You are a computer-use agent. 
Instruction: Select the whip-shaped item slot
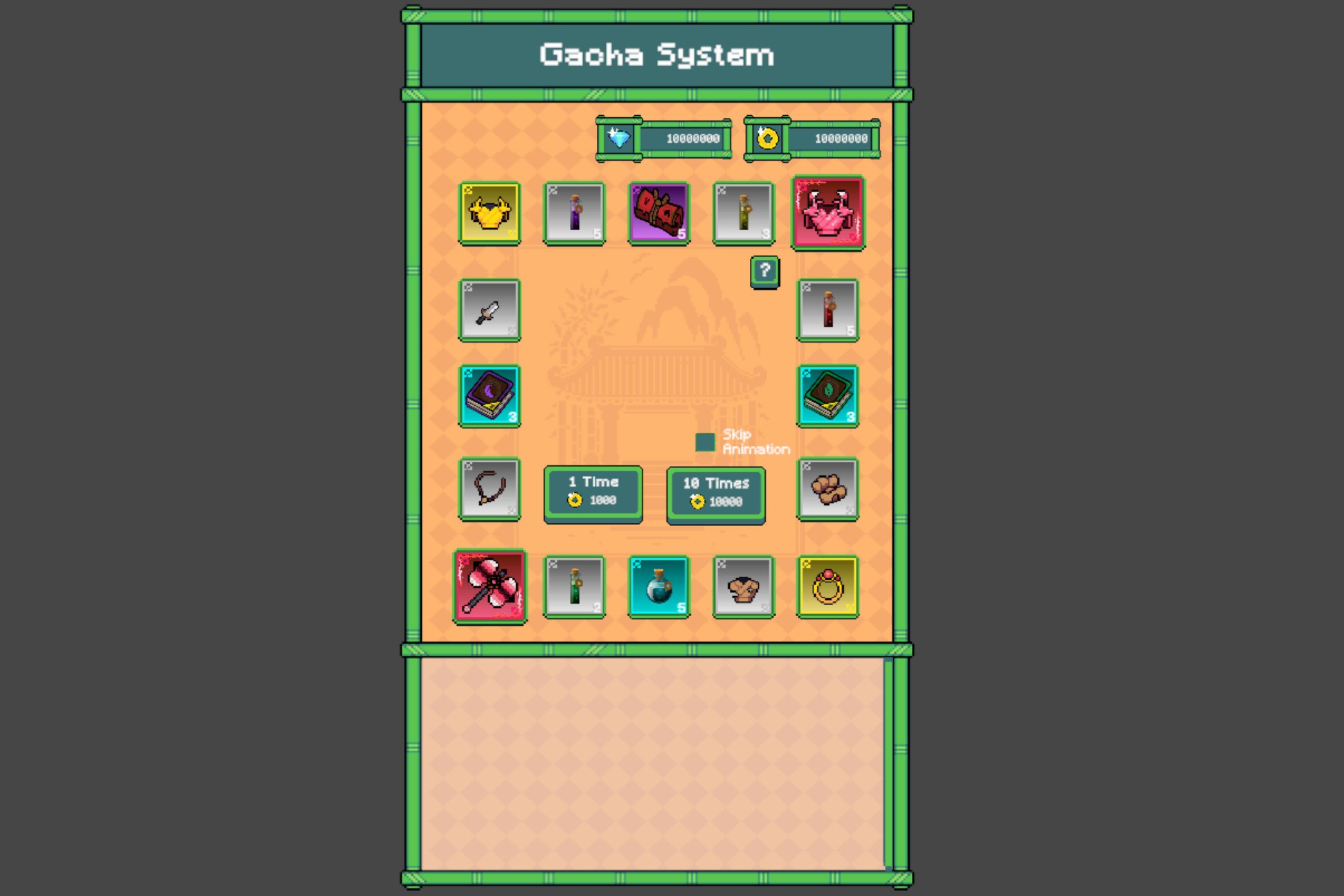489,489
